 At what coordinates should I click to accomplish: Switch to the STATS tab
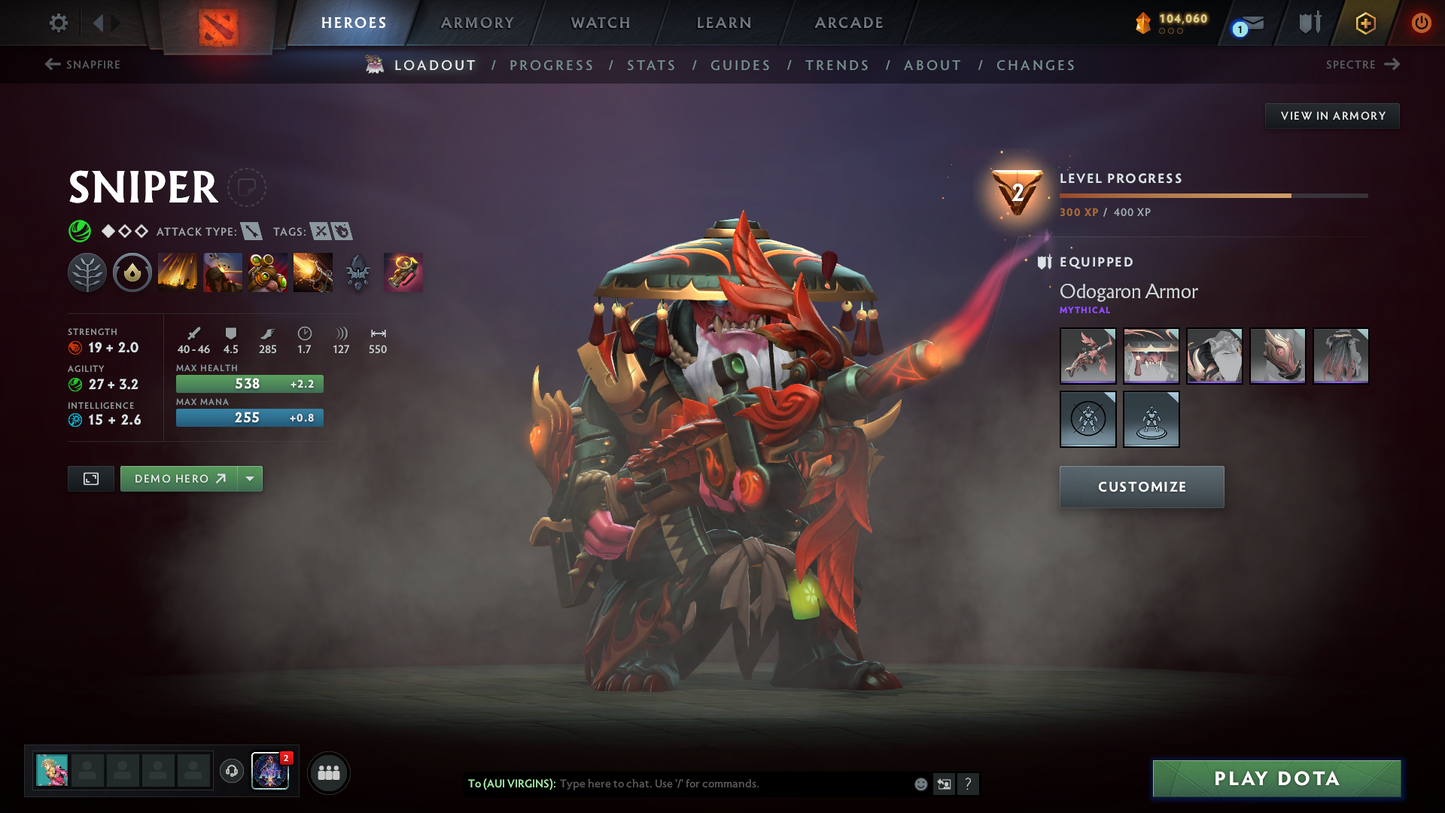tap(651, 64)
